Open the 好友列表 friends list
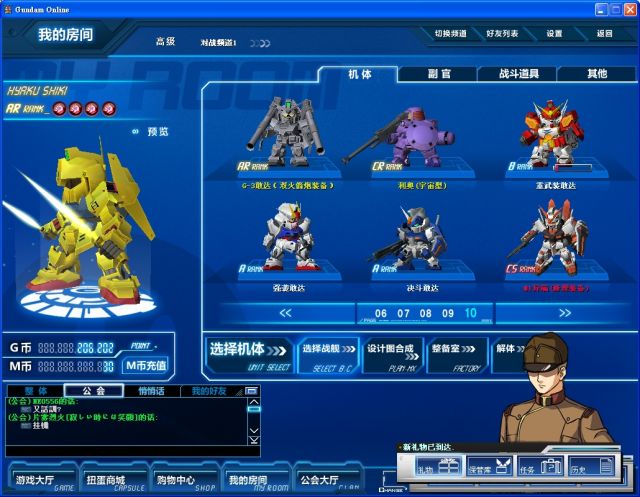Viewport: 640px width, 497px height. 502,34
